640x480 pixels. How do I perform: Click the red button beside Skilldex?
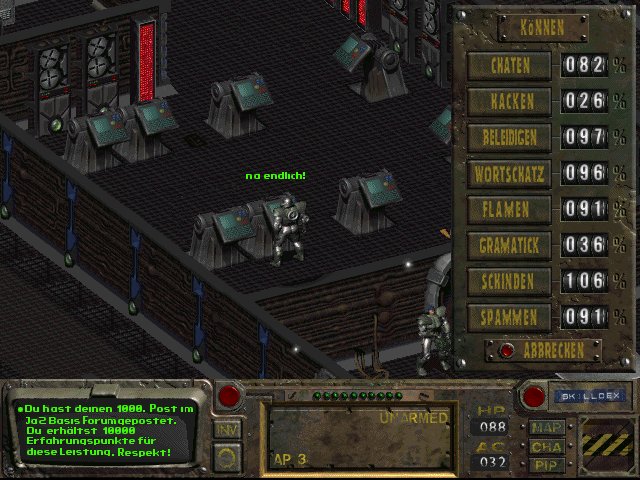pos(534,395)
